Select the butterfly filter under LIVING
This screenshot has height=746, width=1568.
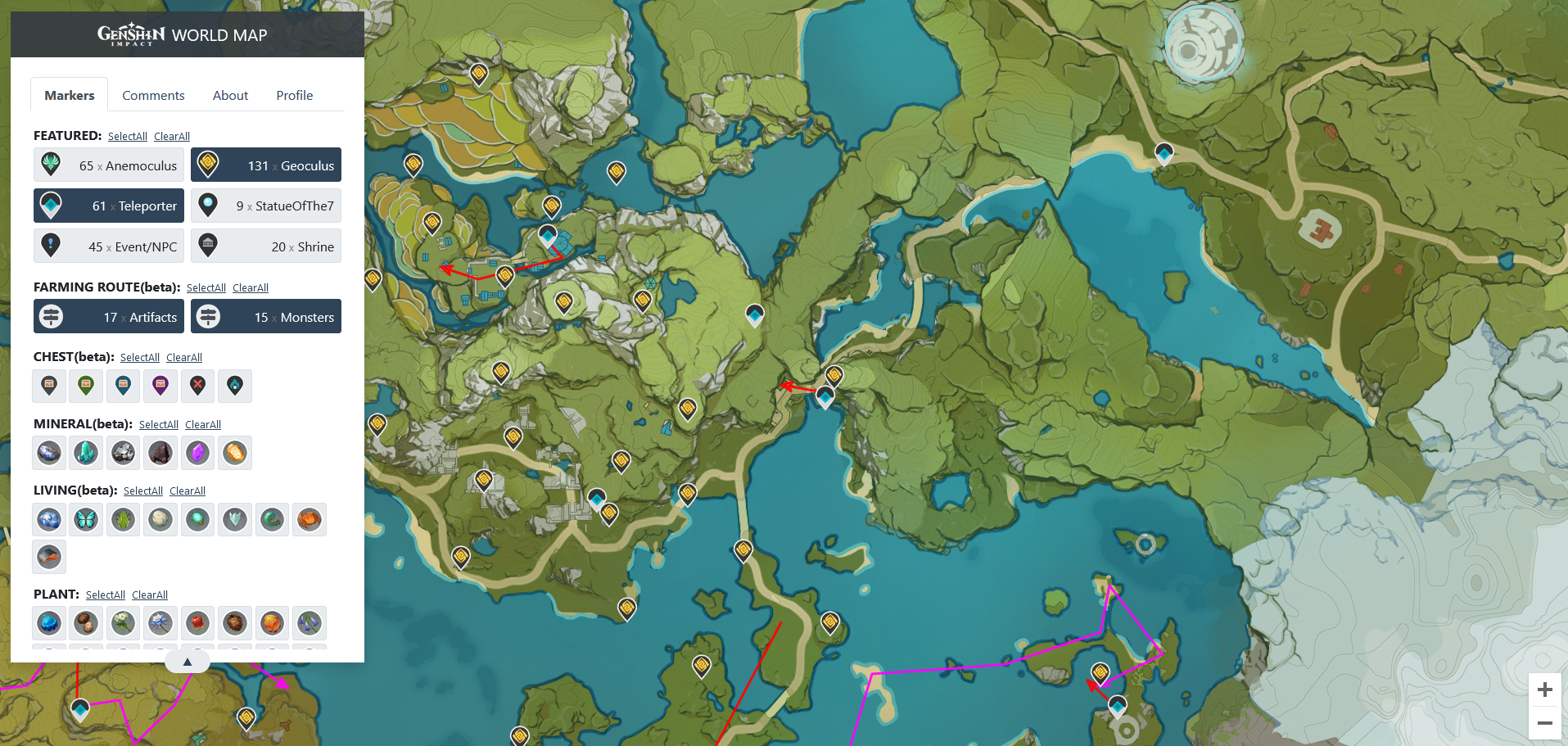point(86,519)
